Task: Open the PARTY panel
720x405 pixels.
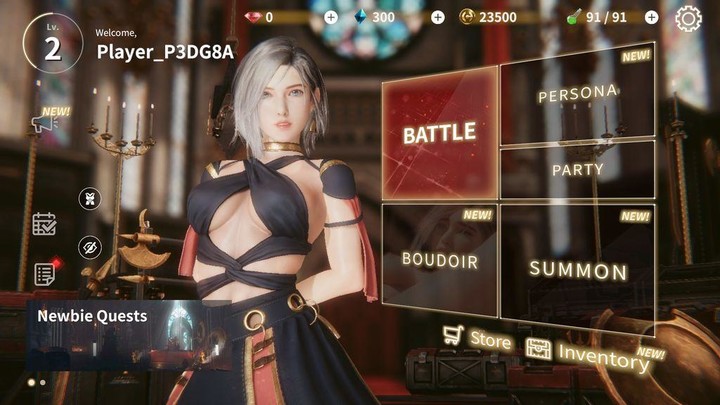Action: pos(577,169)
